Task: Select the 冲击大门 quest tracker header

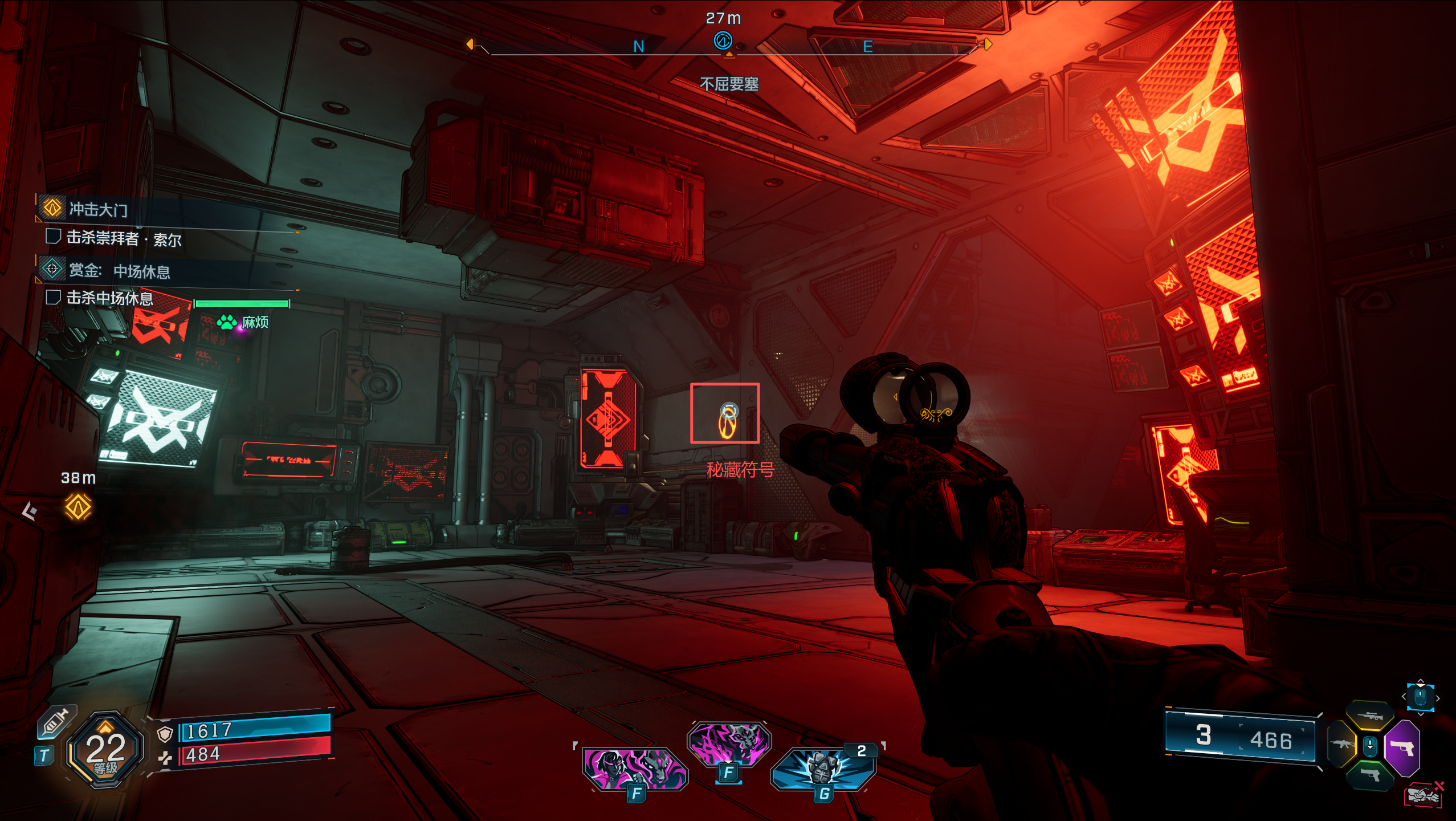Action: pos(97,209)
